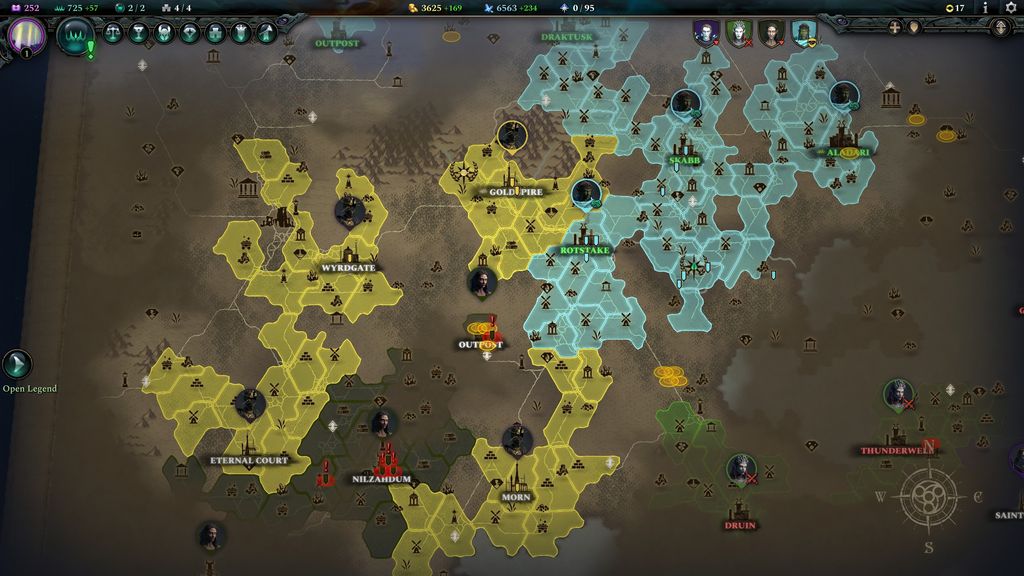The image size is (1024, 576).
Task: Select the teal-shield rival ruler portrait
Action: click(803, 33)
